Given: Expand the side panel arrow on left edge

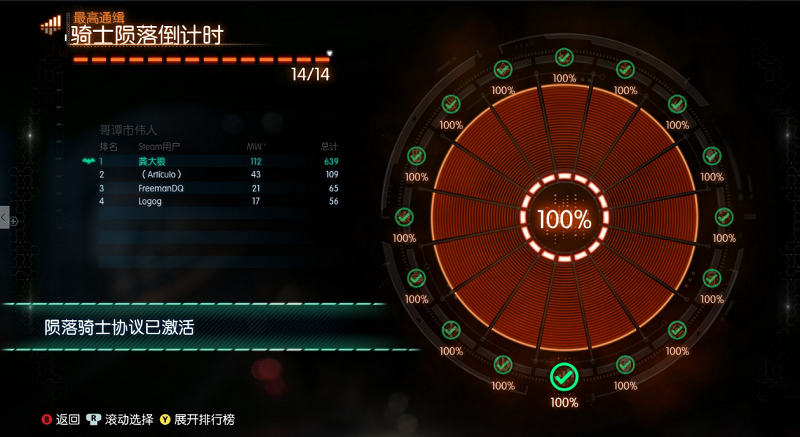Looking at the screenshot, I should (x=5, y=219).
